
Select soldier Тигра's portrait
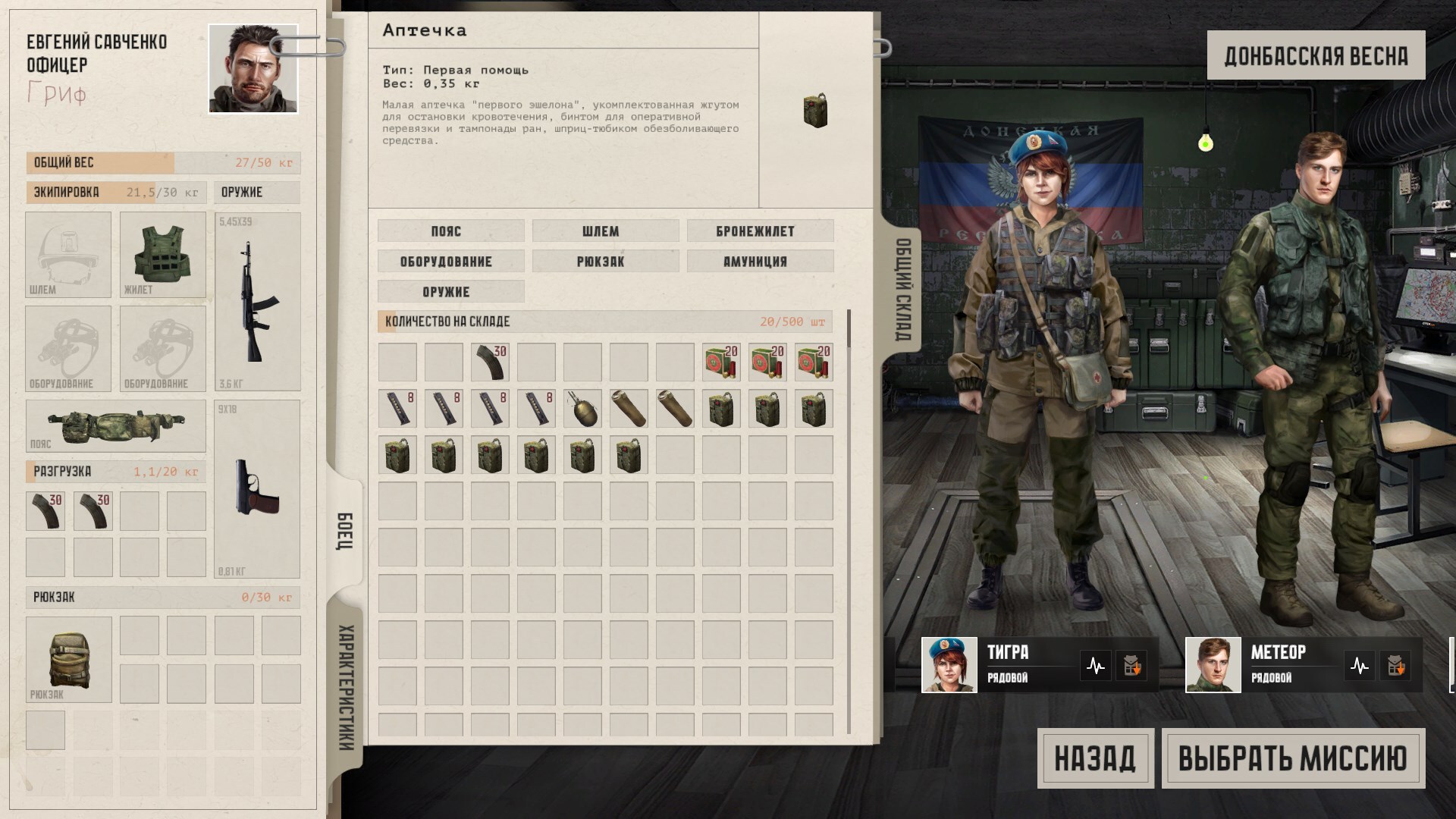(949, 665)
